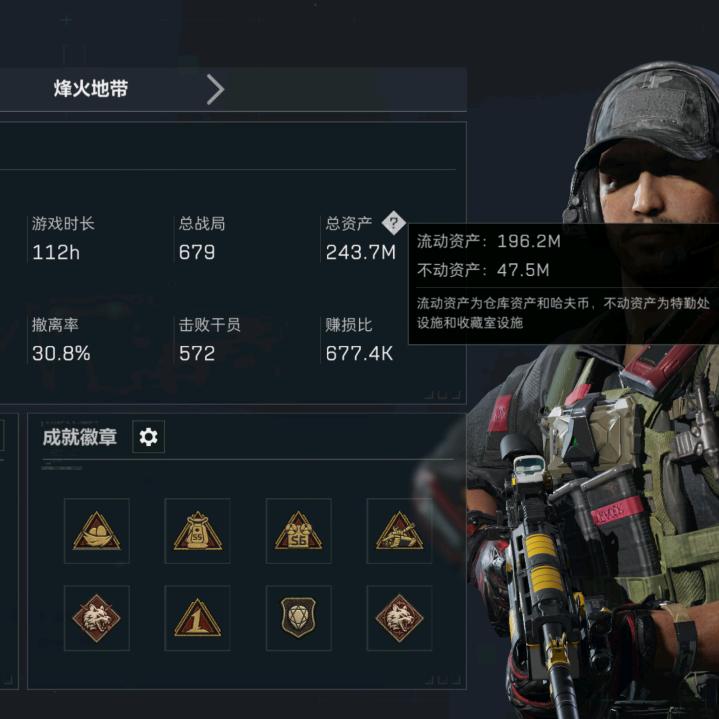This screenshot has height=719, width=719.
Task: Choose the gem shield badge
Action: pyautogui.click(x=298, y=618)
